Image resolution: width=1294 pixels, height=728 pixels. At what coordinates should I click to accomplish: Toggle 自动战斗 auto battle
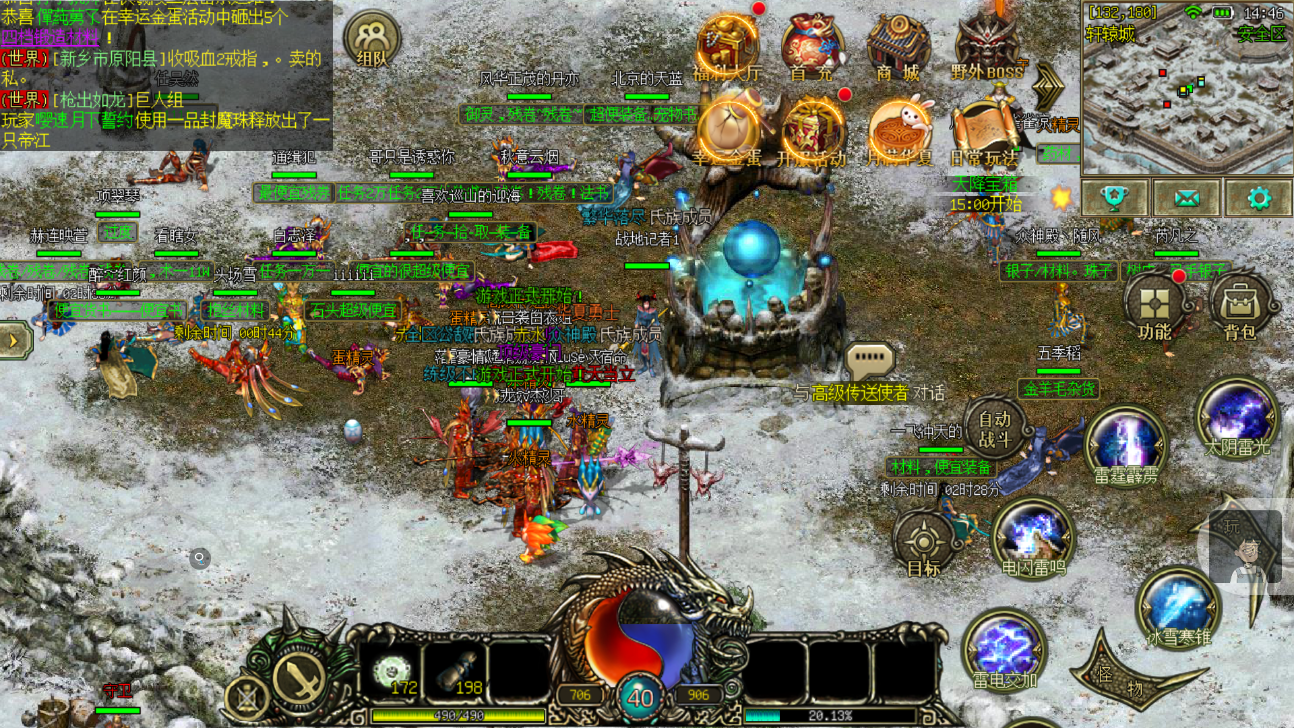[x=995, y=427]
